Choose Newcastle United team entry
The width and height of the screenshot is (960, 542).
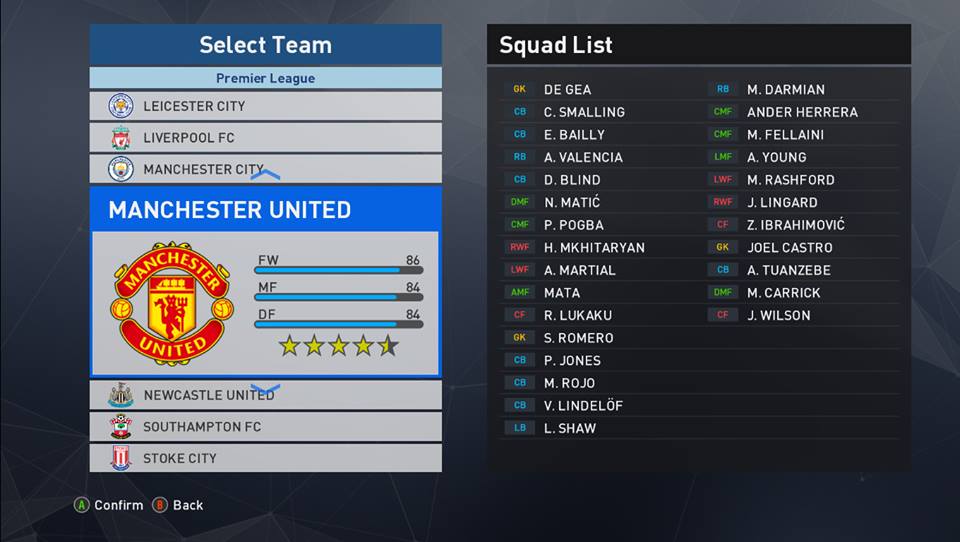pyautogui.click(x=265, y=395)
